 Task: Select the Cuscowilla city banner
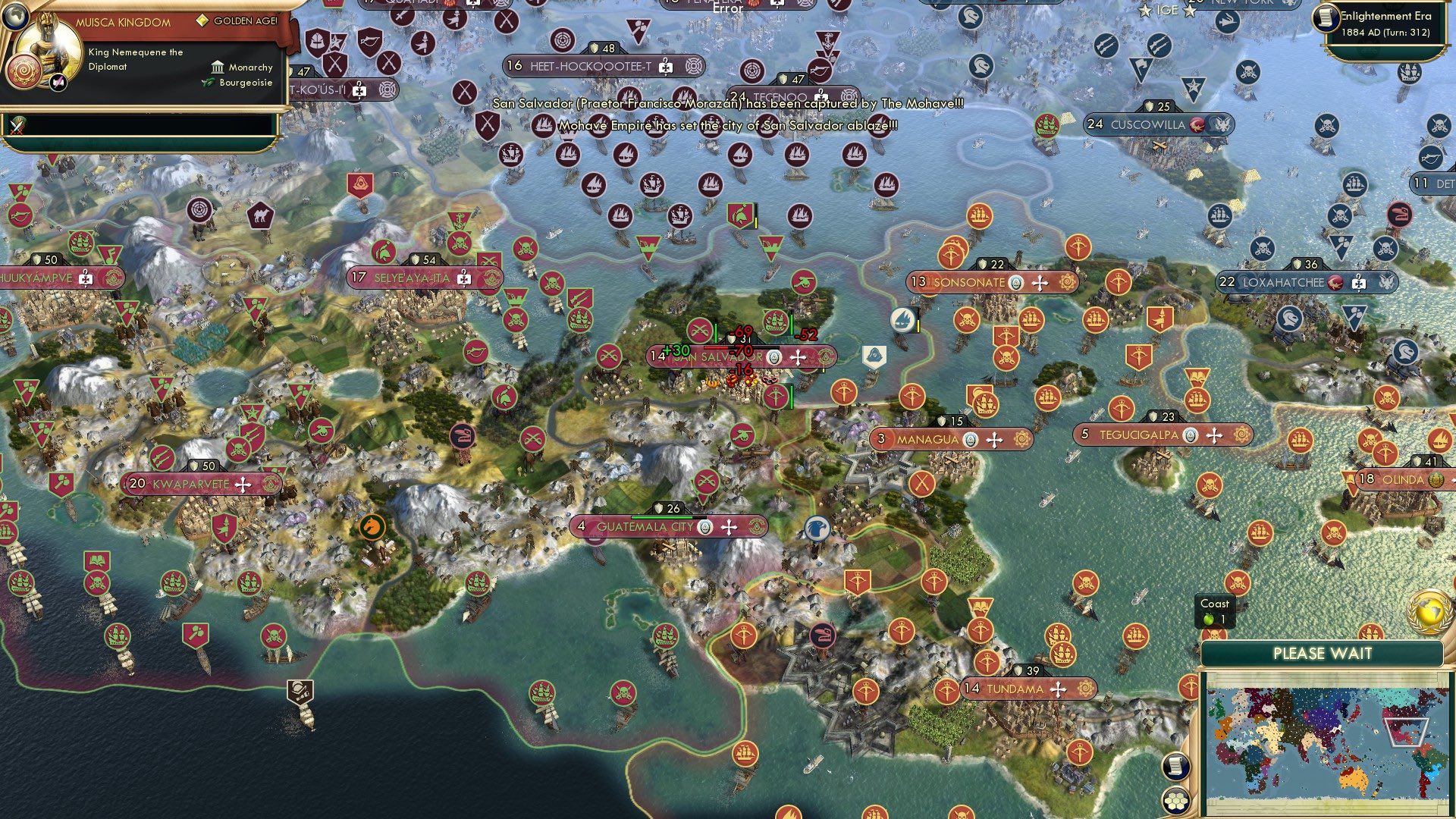click(x=1147, y=124)
